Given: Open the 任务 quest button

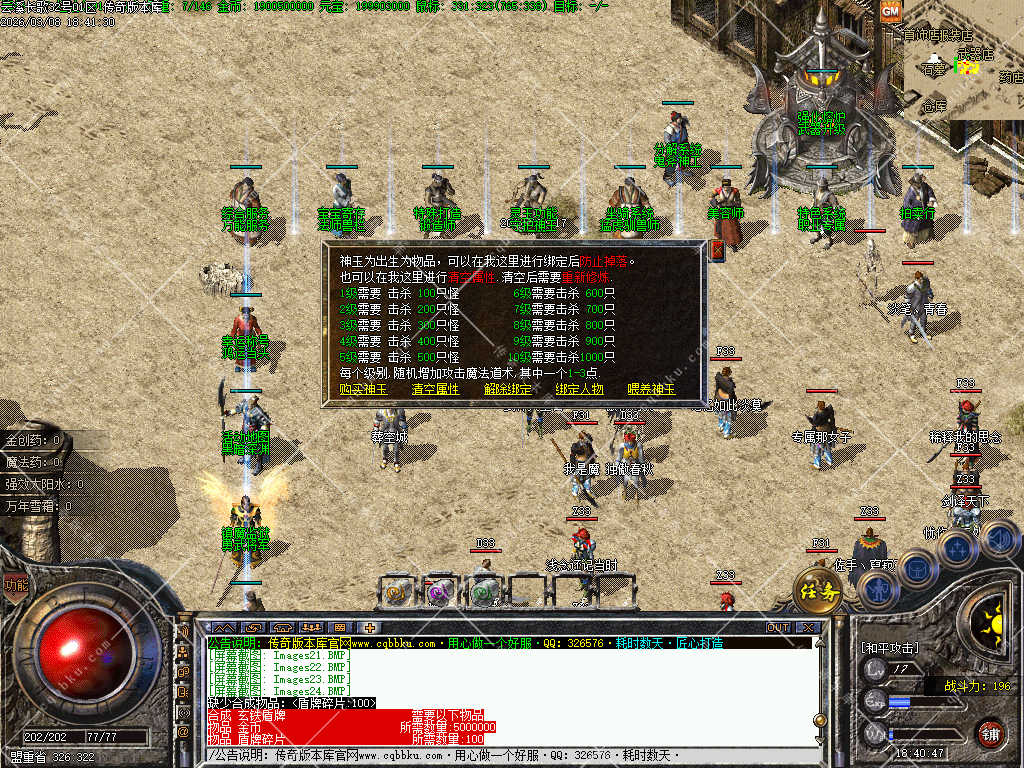Looking at the screenshot, I should 818,591.
